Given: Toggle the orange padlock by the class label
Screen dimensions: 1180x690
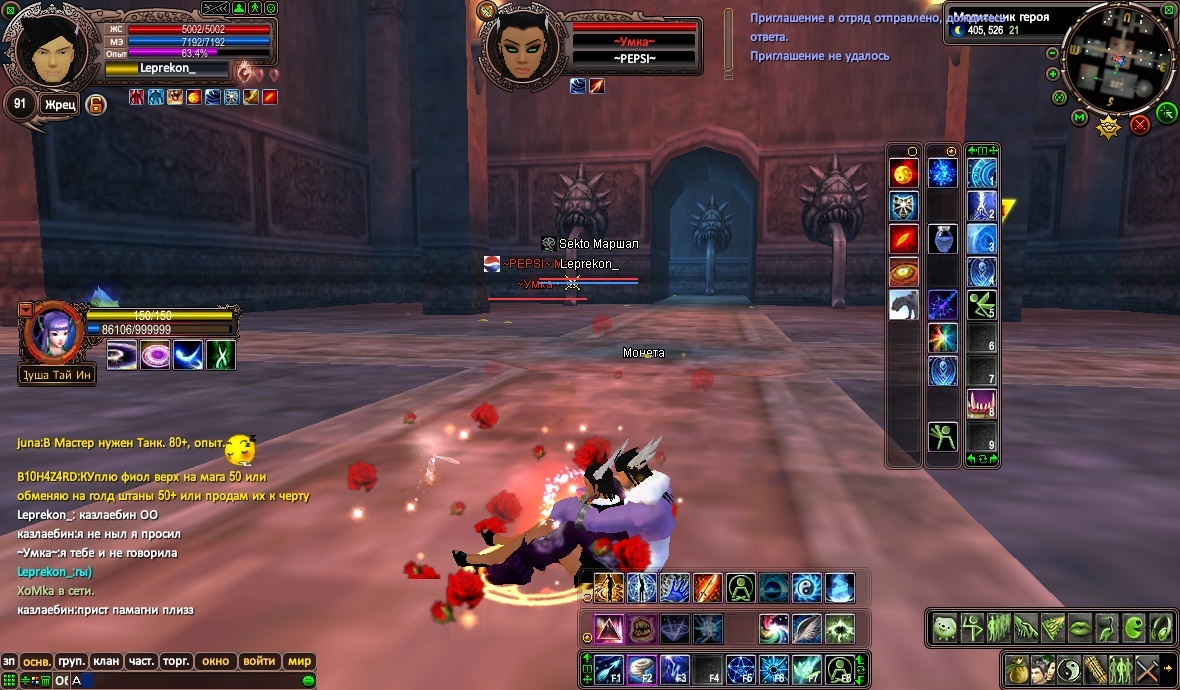Looking at the screenshot, I should click(96, 104).
